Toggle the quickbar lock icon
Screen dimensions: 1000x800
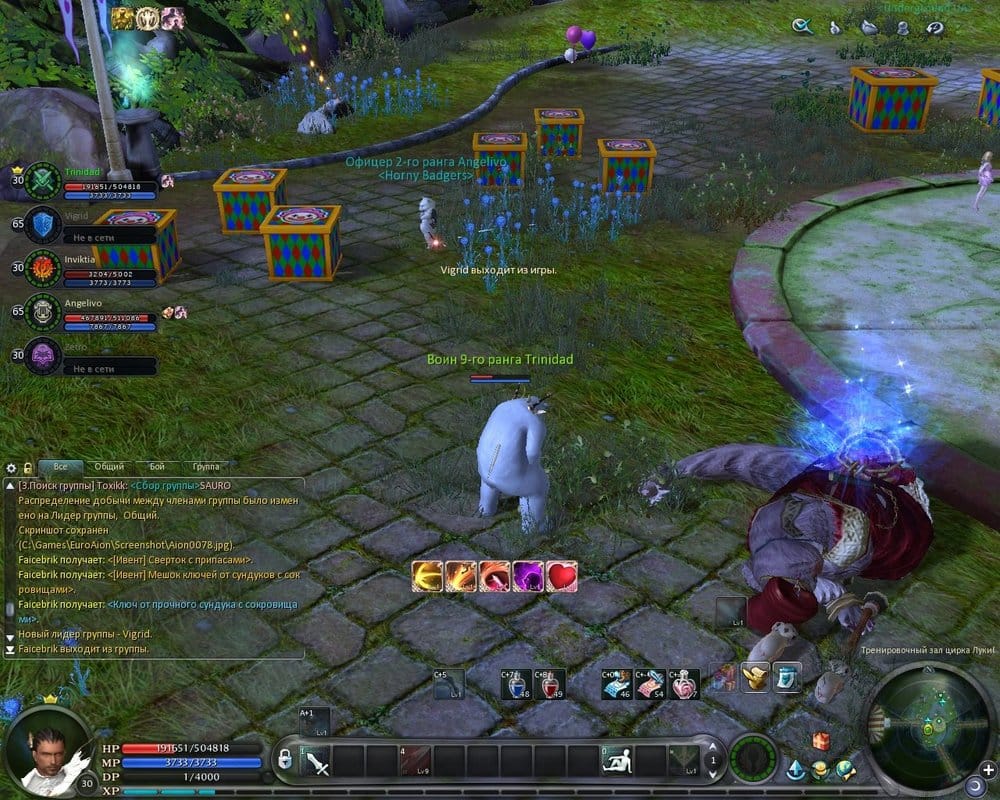tap(284, 759)
